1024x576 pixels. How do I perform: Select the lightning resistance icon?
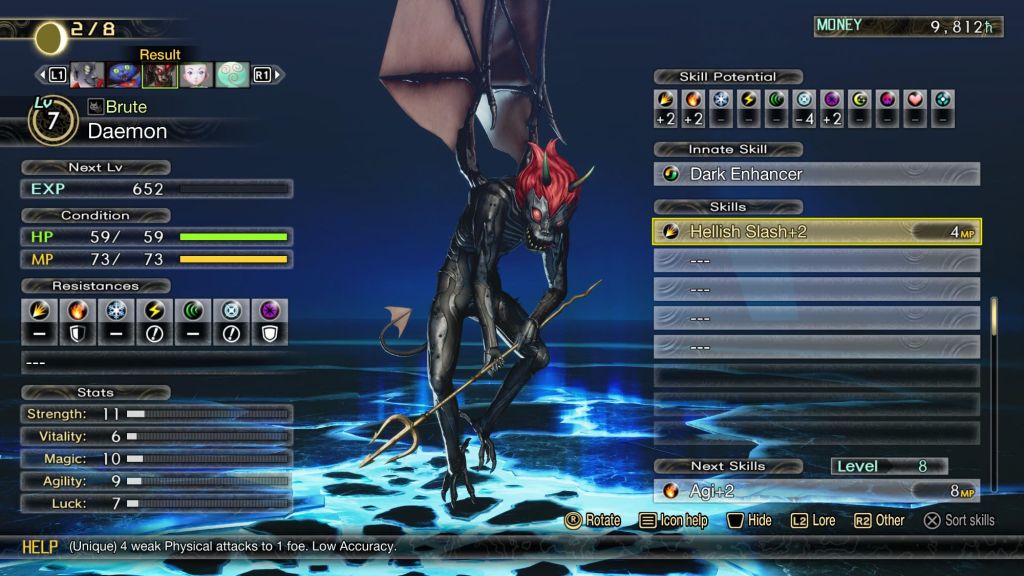155,311
